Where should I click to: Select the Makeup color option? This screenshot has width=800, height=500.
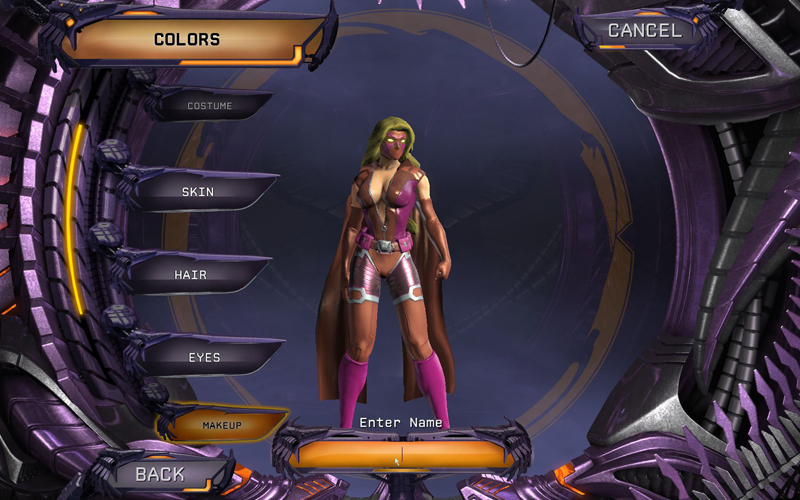pyautogui.click(x=222, y=425)
